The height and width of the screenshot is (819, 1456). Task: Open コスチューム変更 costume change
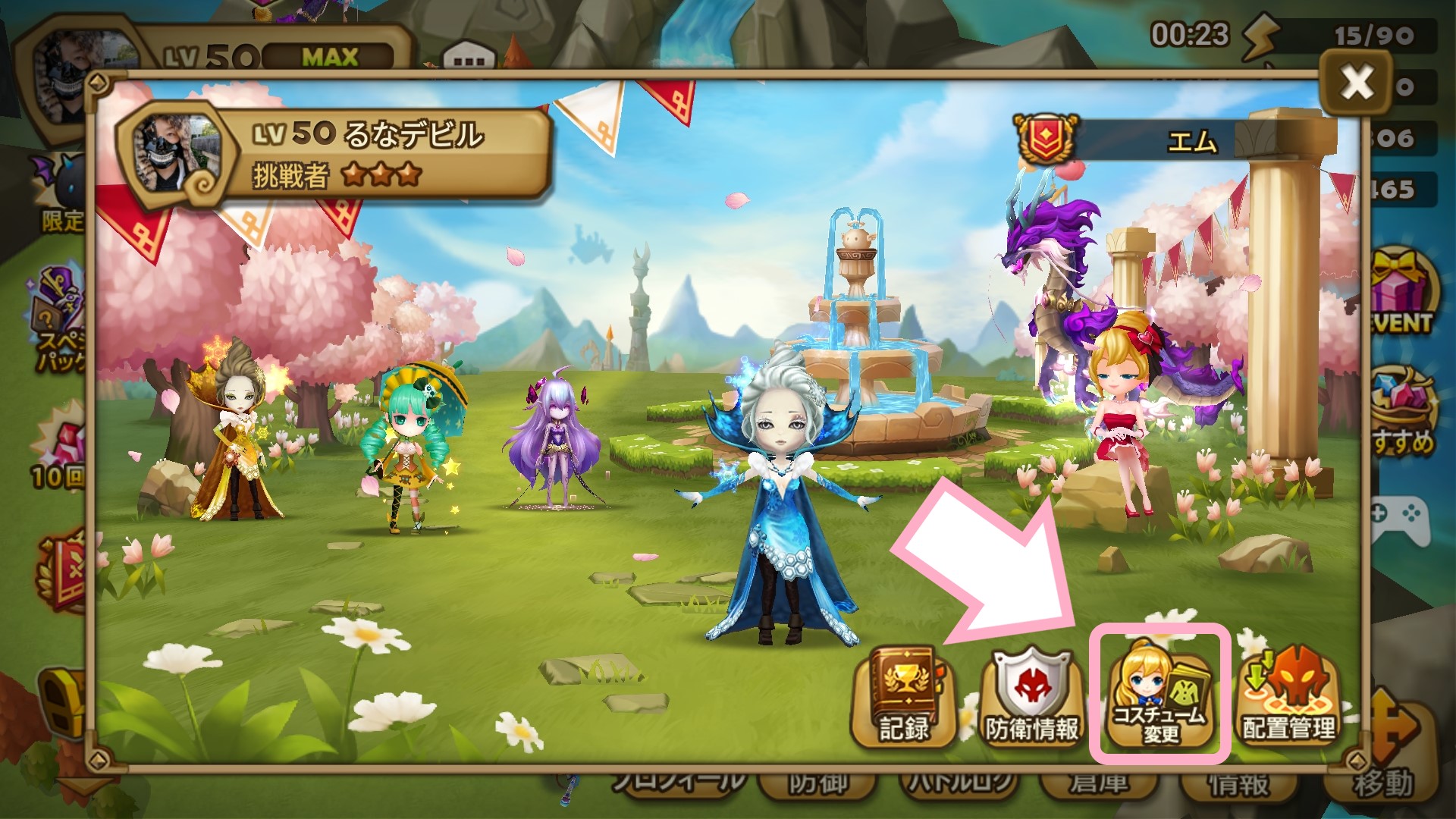(x=1159, y=694)
